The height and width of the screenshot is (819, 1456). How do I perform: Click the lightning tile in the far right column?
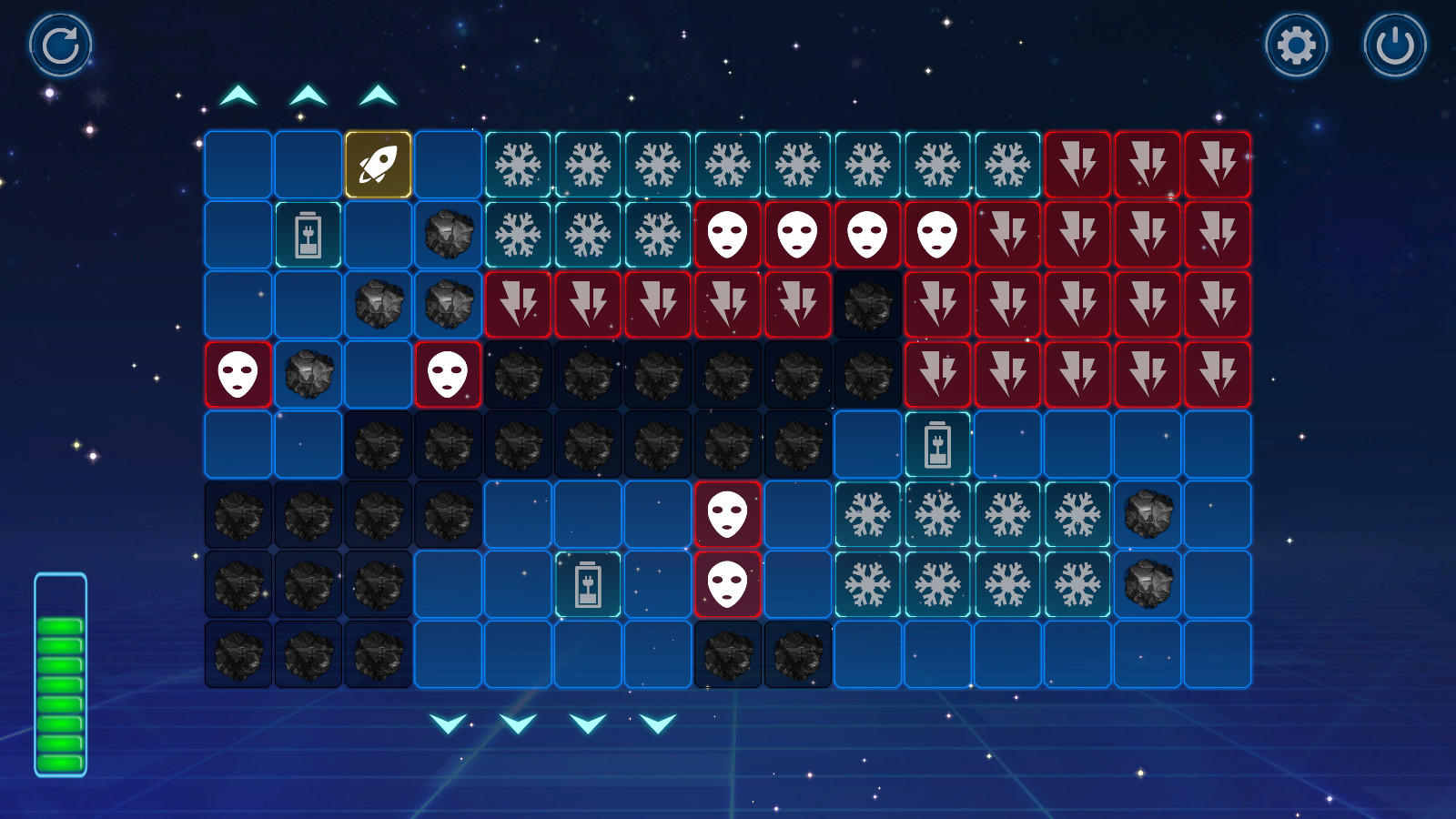tap(1218, 236)
